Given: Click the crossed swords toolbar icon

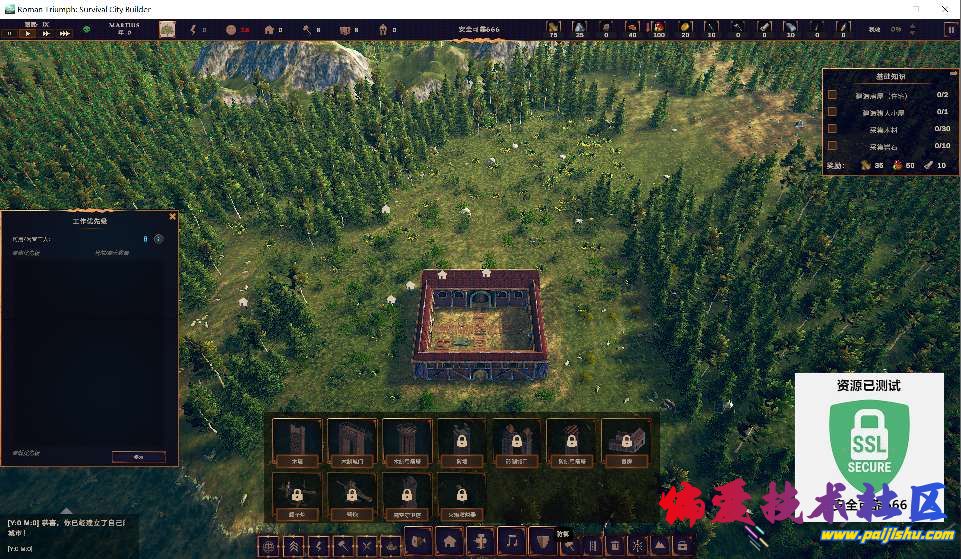Looking at the screenshot, I should (367, 546).
